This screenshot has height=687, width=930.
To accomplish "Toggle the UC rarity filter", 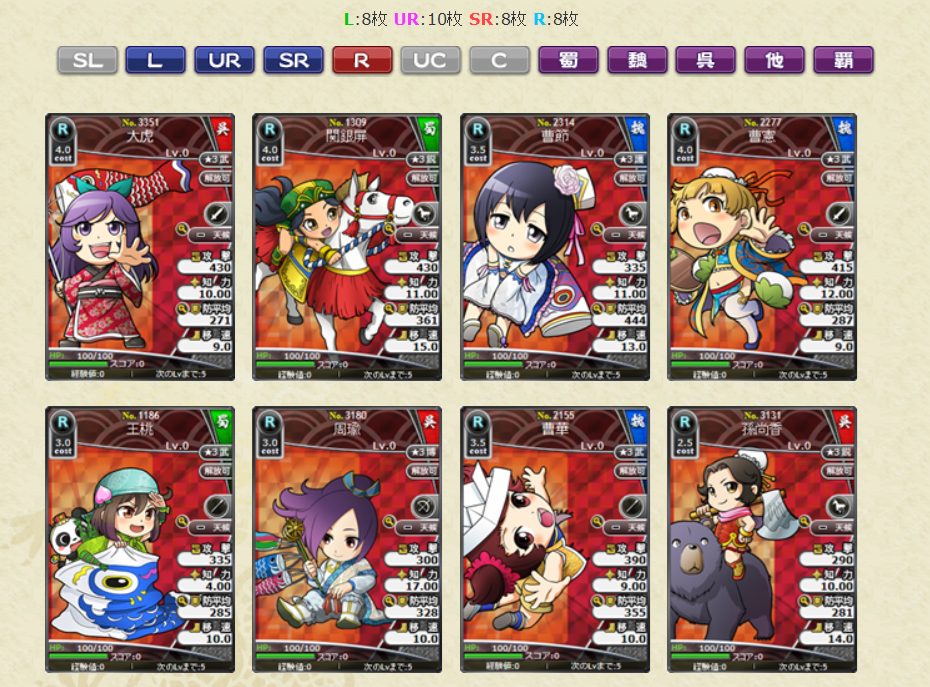I will [x=430, y=60].
